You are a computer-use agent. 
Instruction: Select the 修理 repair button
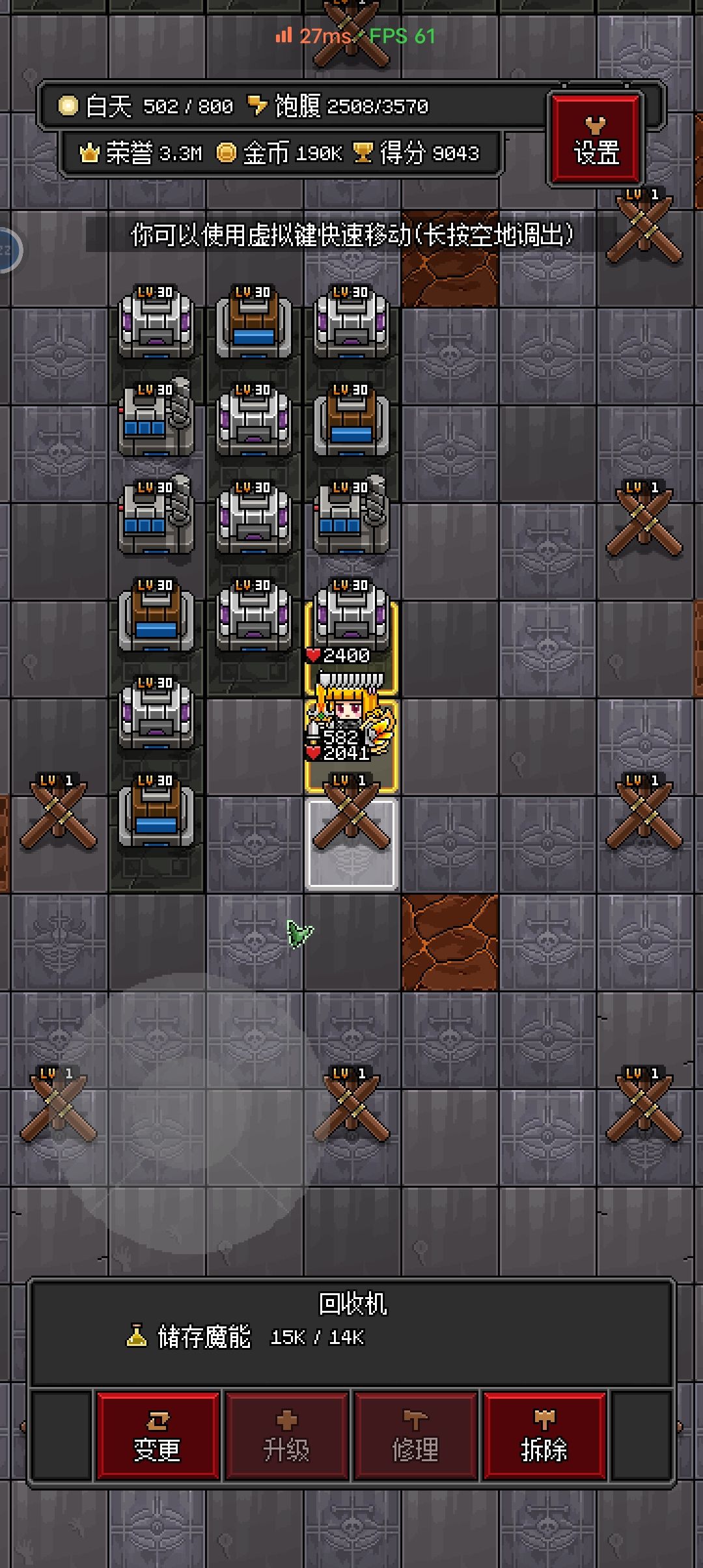coord(415,1436)
